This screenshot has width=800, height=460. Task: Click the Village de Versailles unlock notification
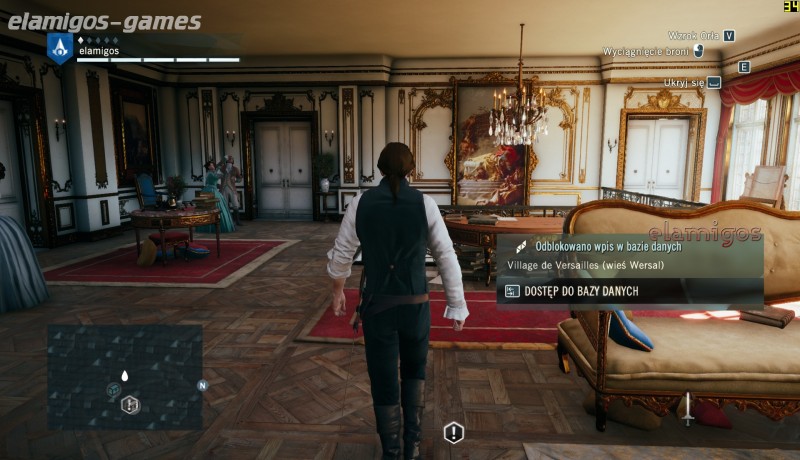630,255
